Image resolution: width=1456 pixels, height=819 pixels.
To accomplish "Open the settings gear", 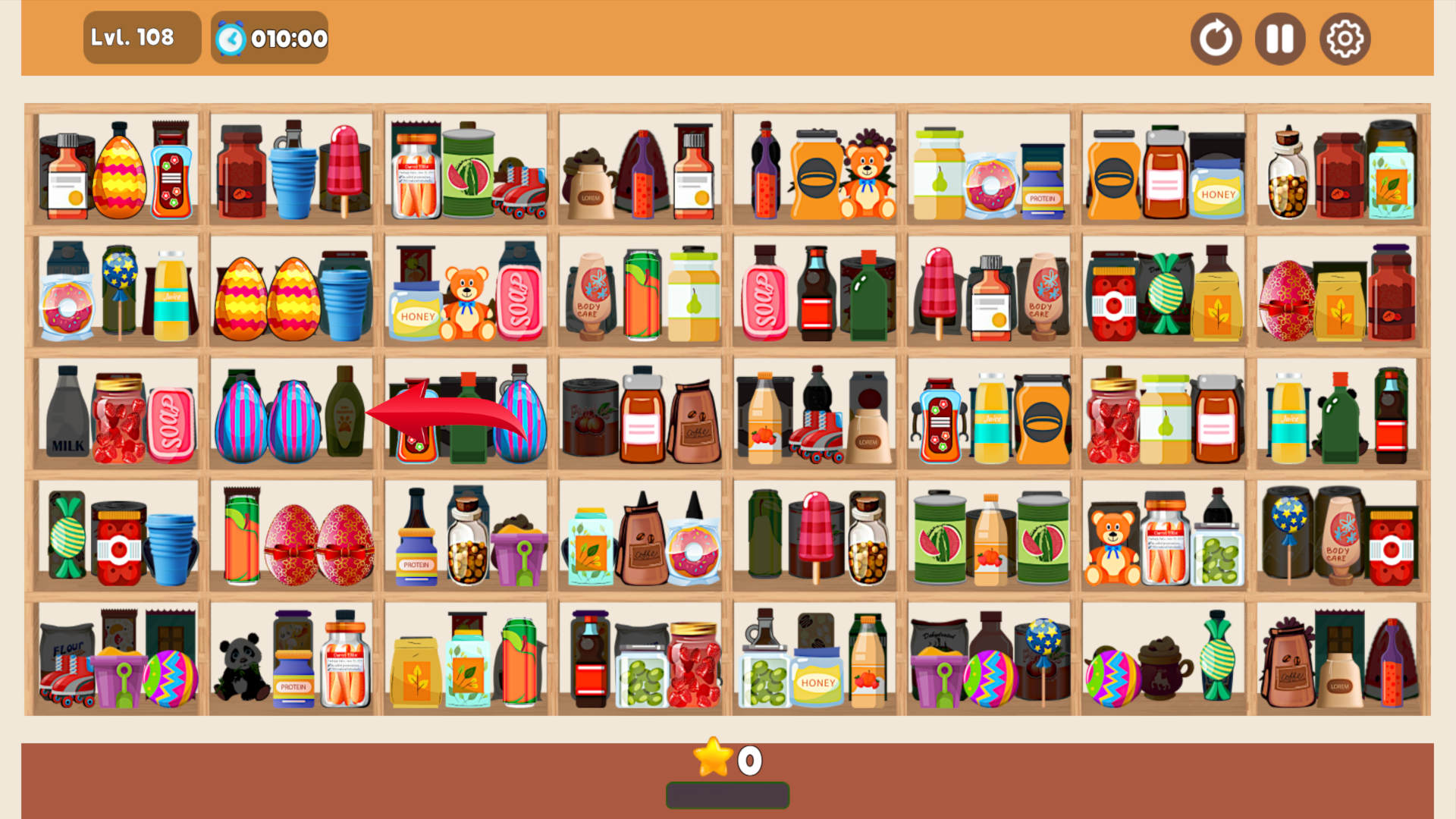I will click(1345, 38).
